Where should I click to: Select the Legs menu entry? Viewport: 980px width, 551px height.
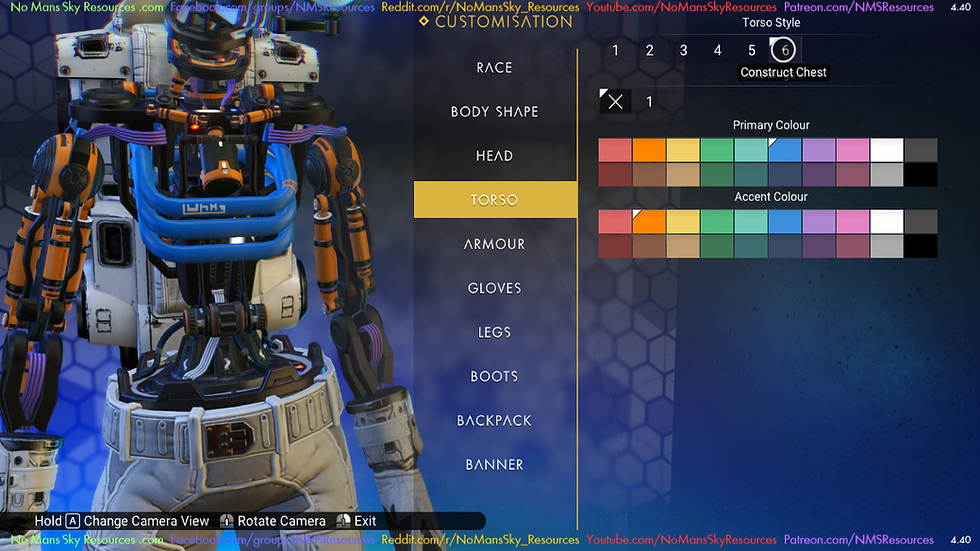pyautogui.click(x=494, y=332)
